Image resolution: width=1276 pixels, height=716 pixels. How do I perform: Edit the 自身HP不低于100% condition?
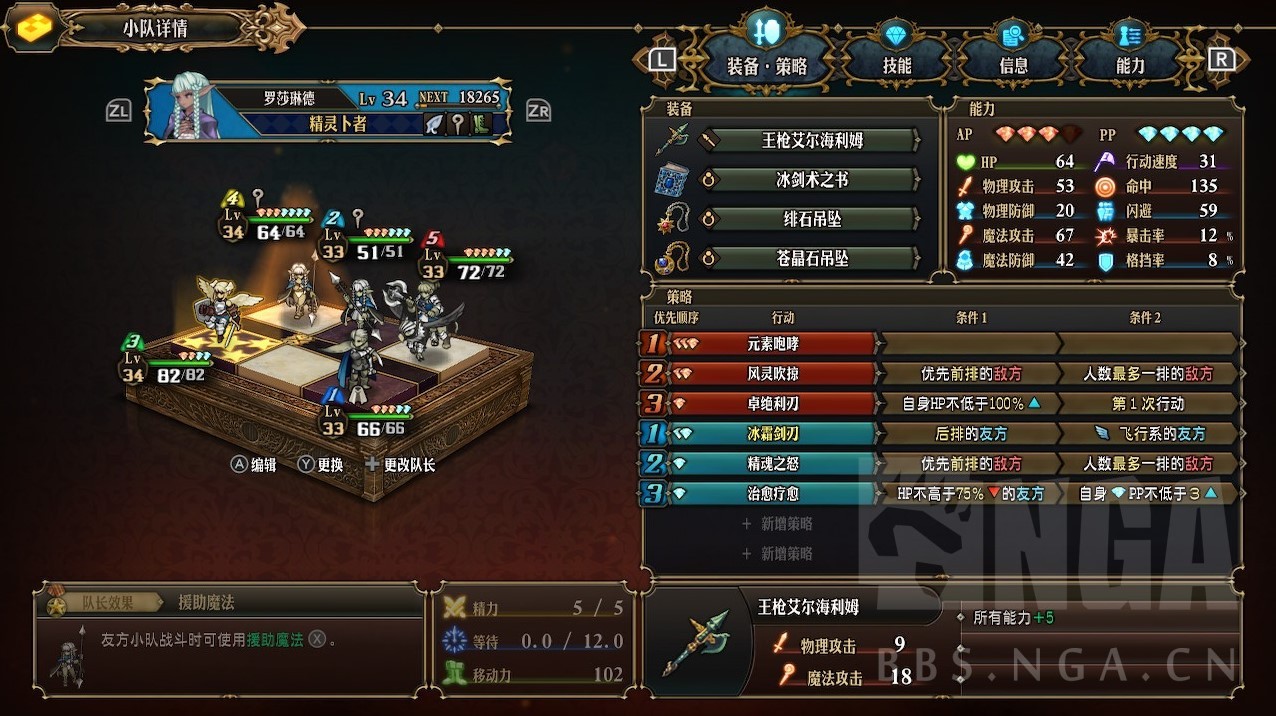(970, 404)
